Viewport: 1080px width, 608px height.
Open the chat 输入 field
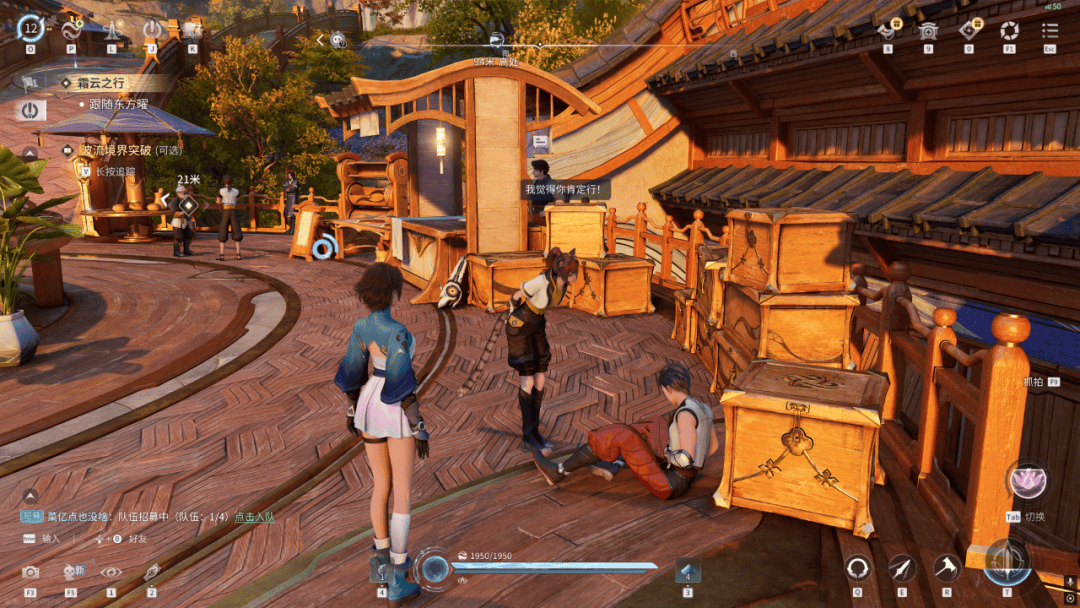(50, 538)
